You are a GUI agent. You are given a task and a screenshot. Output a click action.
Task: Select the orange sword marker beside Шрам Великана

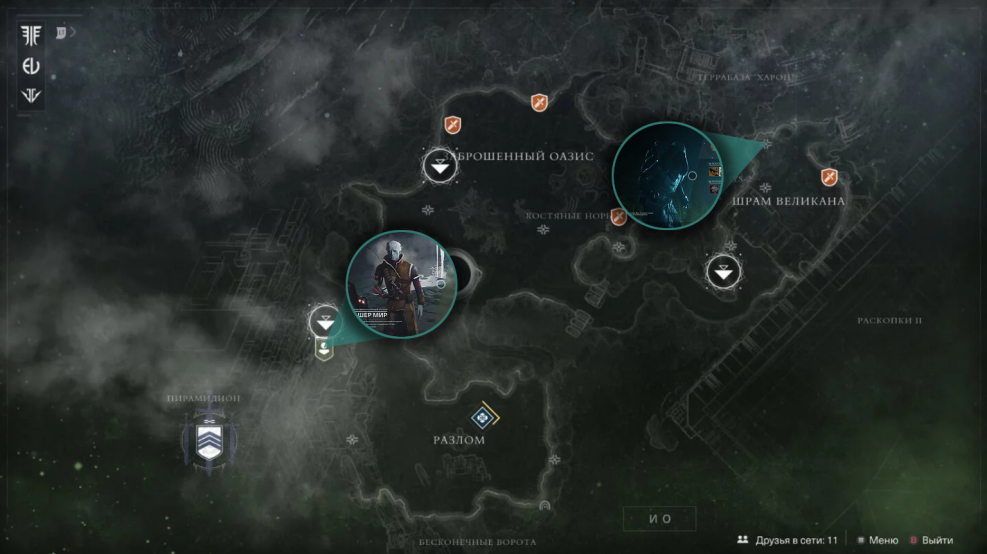[x=829, y=177]
